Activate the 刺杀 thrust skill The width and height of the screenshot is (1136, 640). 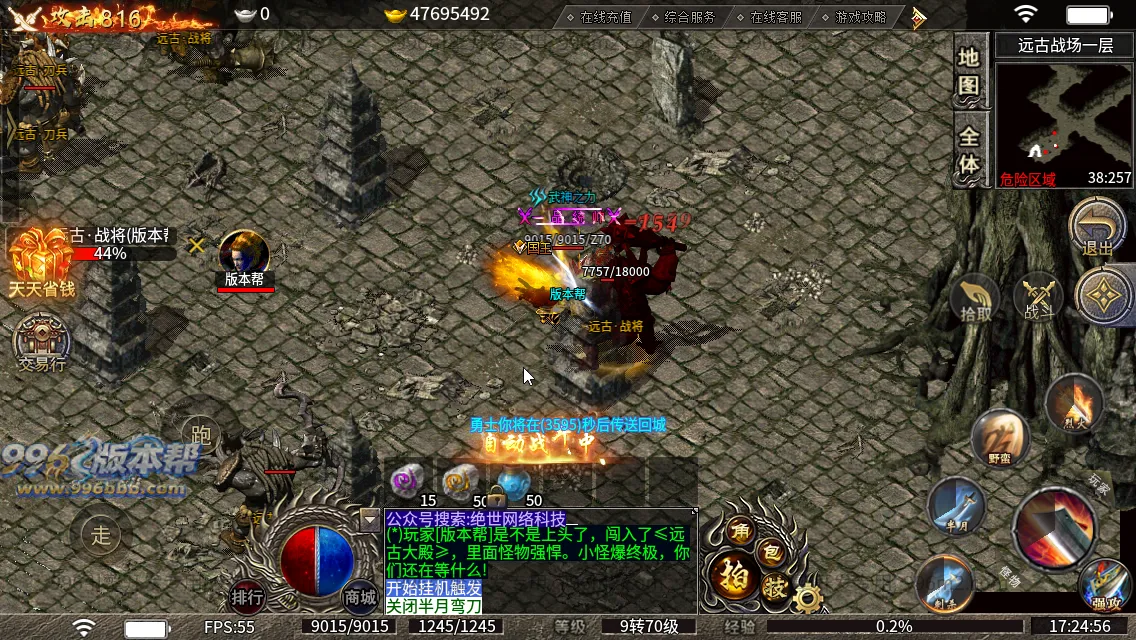(x=943, y=583)
